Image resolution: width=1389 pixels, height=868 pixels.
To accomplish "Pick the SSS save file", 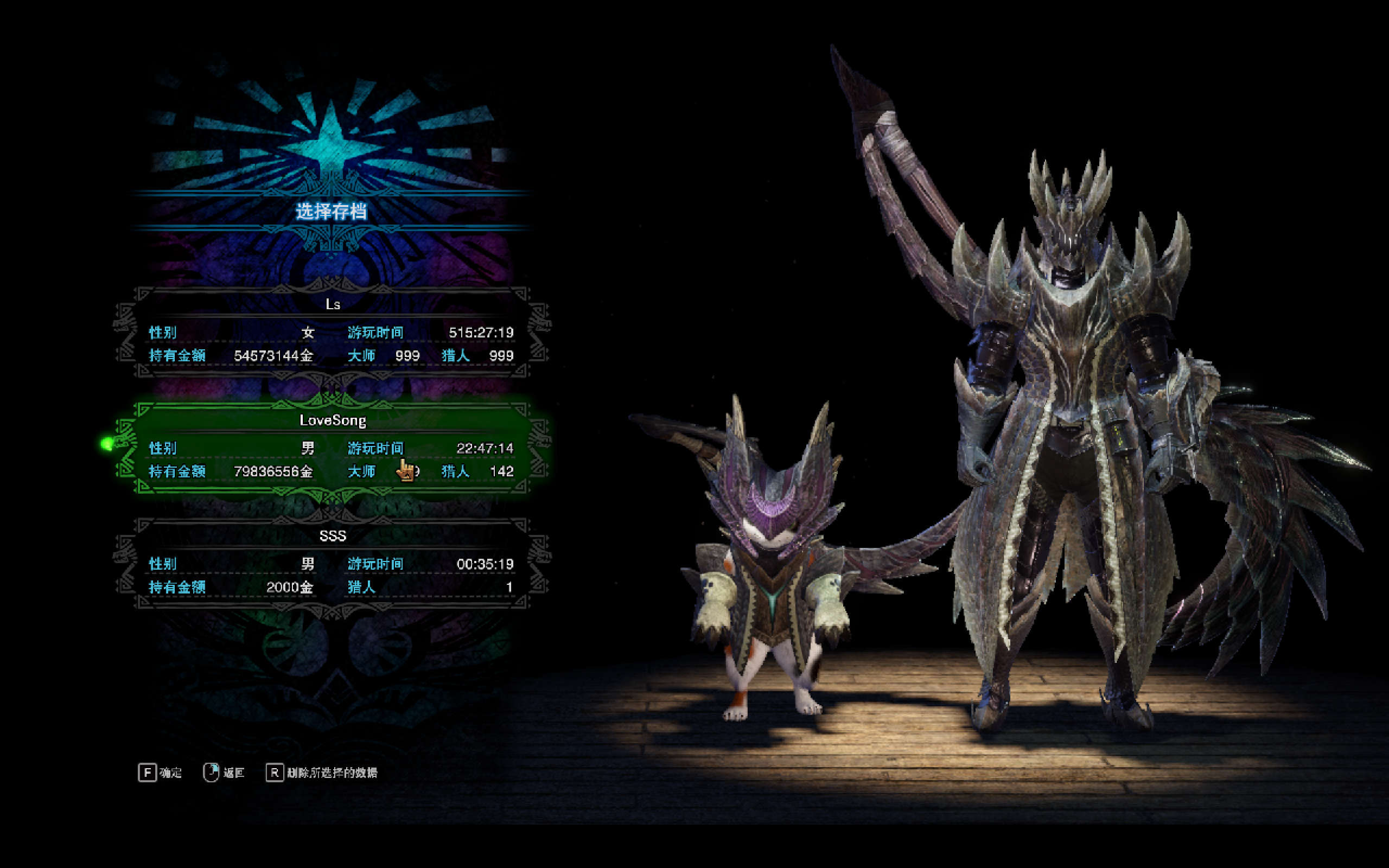I will coord(332,564).
